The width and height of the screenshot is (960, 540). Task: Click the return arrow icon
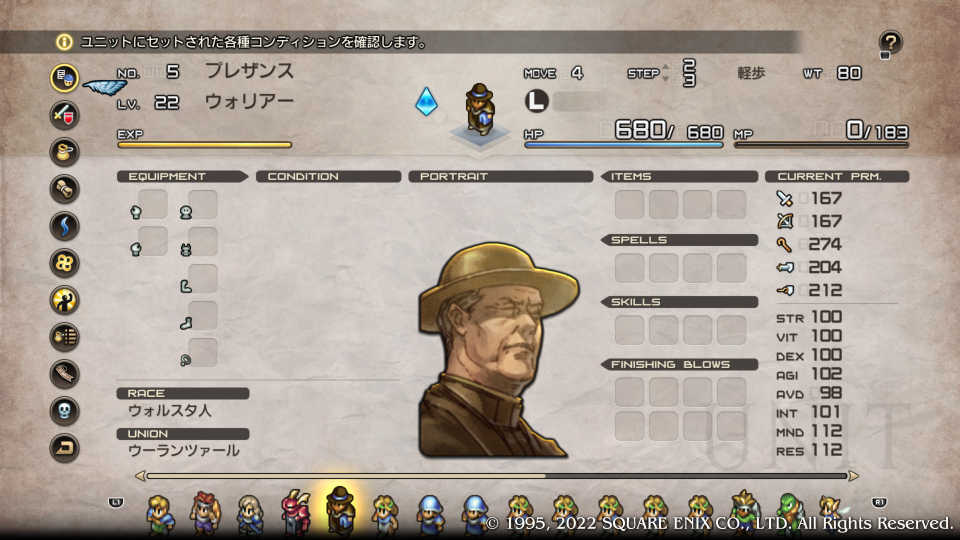(65, 448)
